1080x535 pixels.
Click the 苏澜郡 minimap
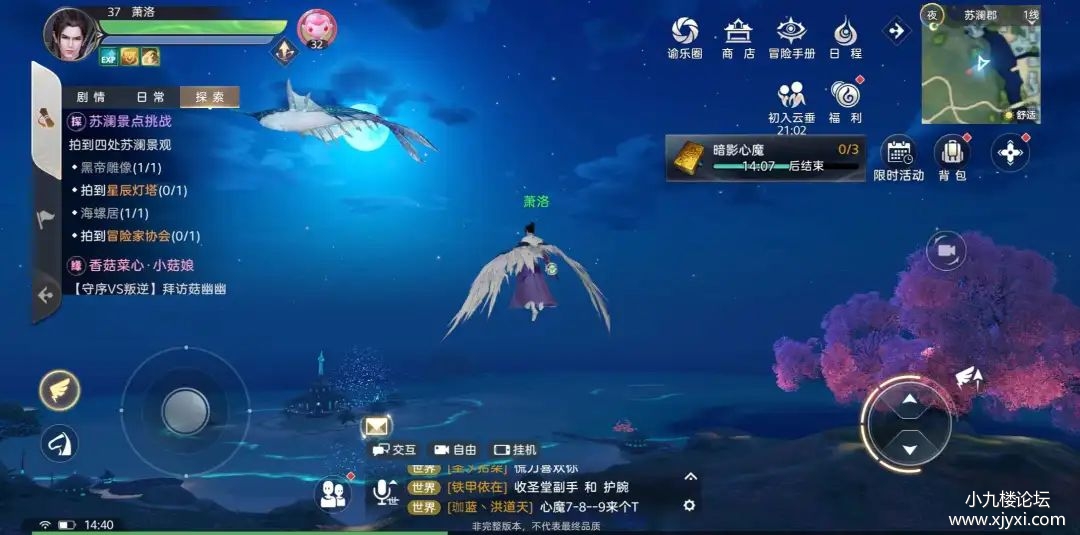pos(980,66)
